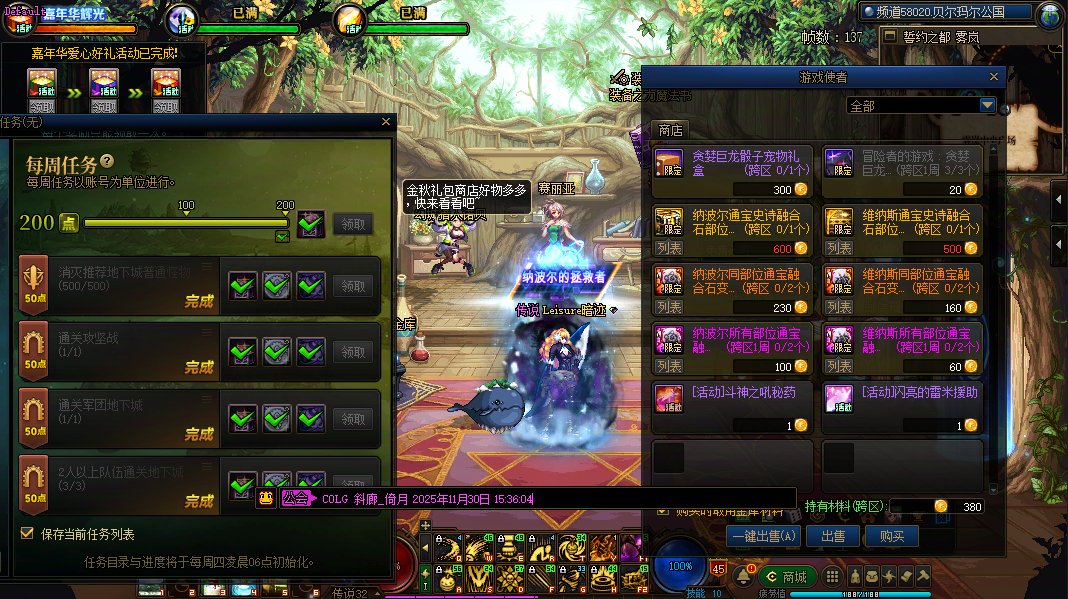Click the 公会 guild chat channel tag

click(295, 498)
